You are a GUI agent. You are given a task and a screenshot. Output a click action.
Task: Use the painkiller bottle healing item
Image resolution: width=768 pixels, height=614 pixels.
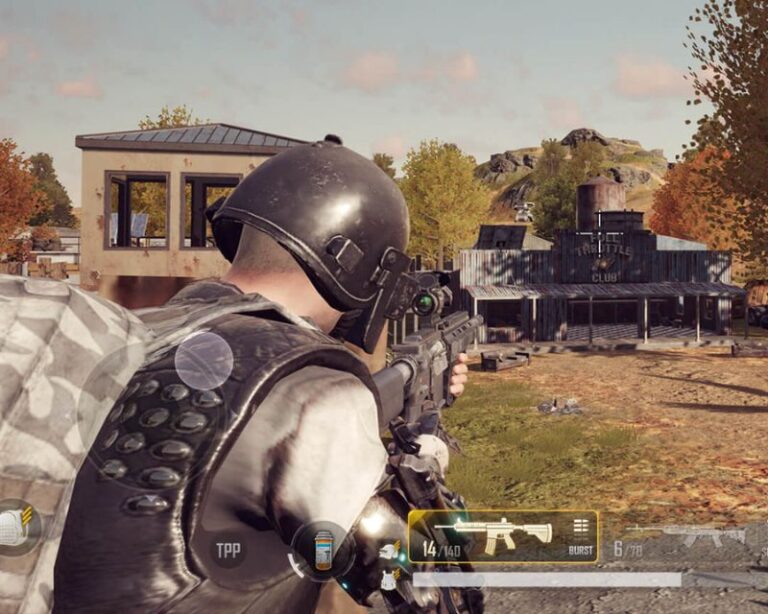pyautogui.click(x=322, y=551)
